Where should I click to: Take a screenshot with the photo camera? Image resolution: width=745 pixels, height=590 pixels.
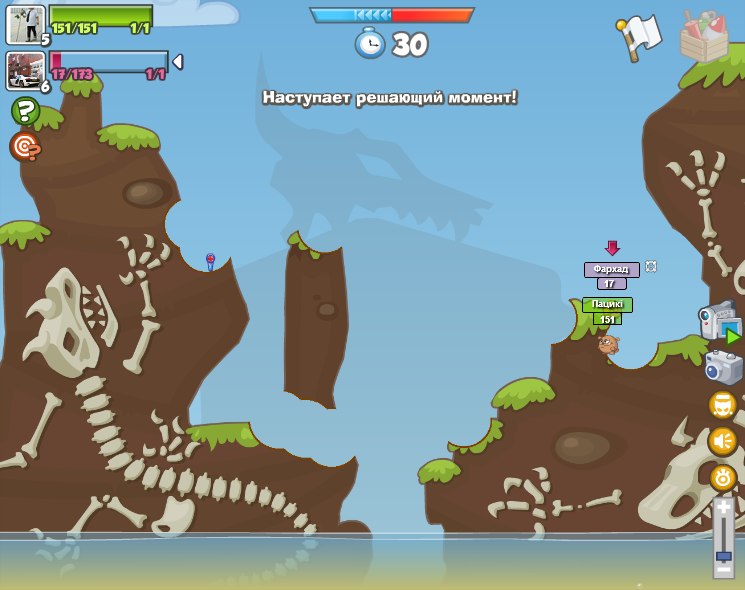(x=723, y=367)
